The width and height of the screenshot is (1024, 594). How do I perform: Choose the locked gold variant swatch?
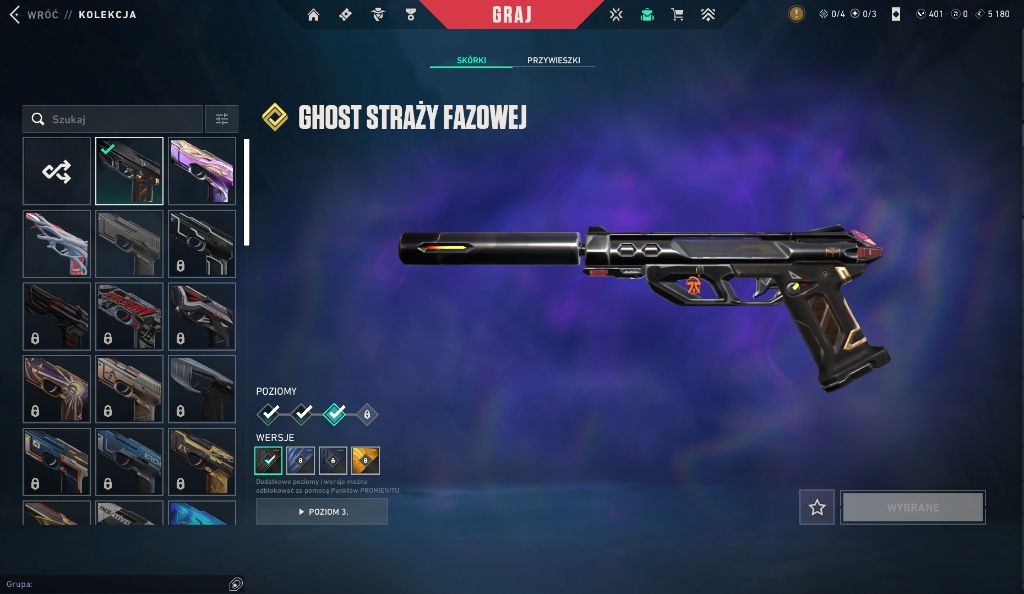click(x=366, y=460)
